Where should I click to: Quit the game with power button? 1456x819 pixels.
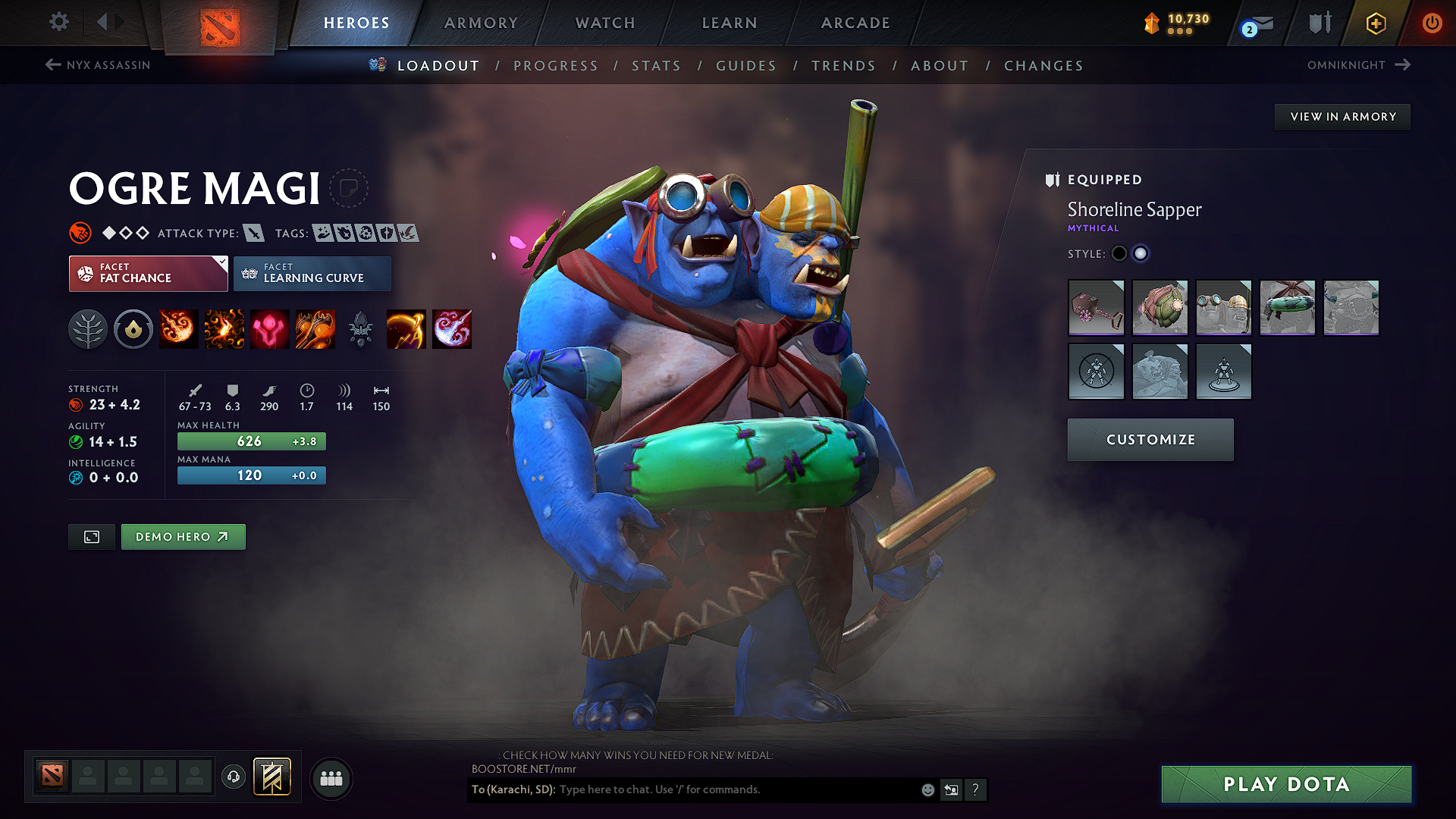1432,23
